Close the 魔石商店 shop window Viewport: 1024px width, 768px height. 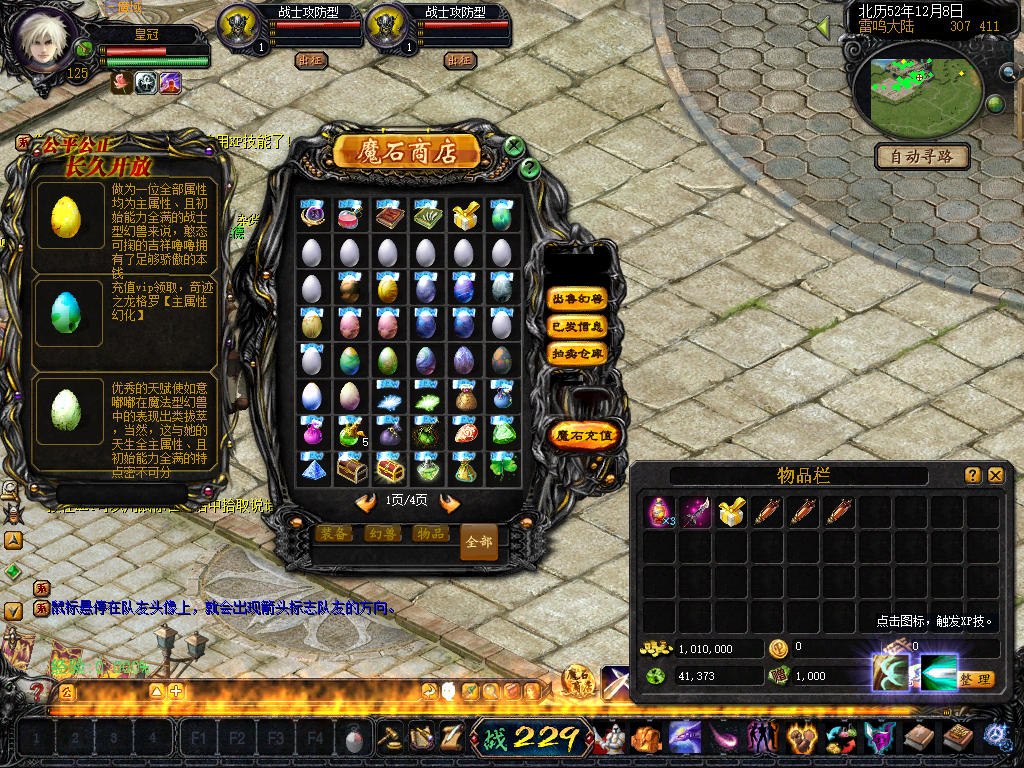tap(514, 146)
